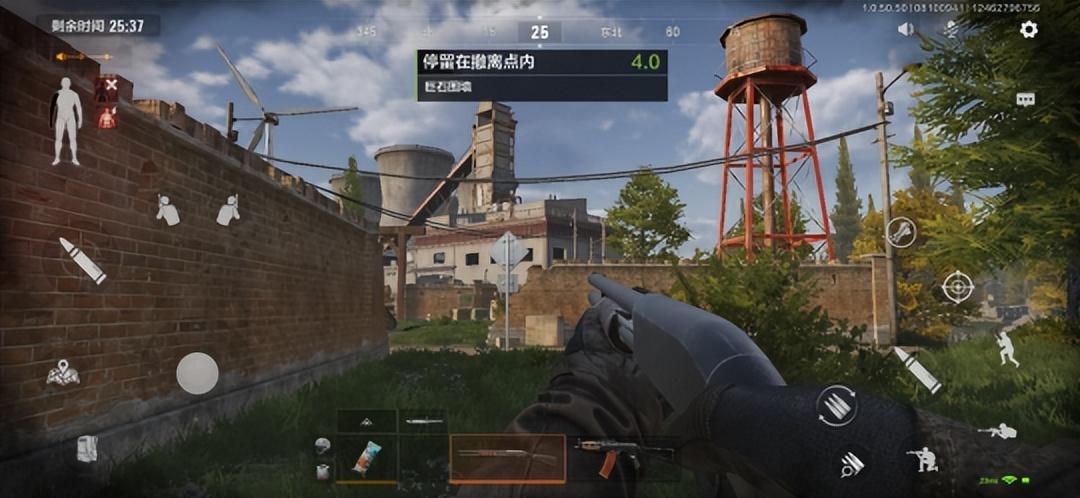Activate the crouch stance button
Image resolution: width=1080 pixels, height=498 pixels.
pos(922,458)
